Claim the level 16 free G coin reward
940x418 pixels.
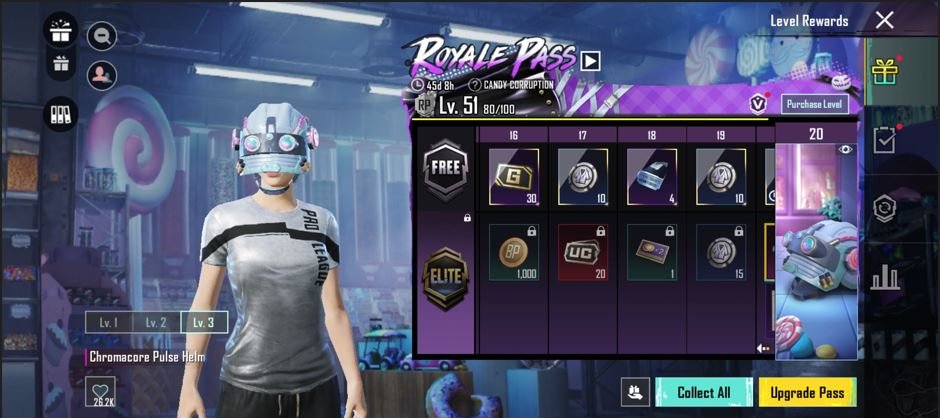[513, 177]
